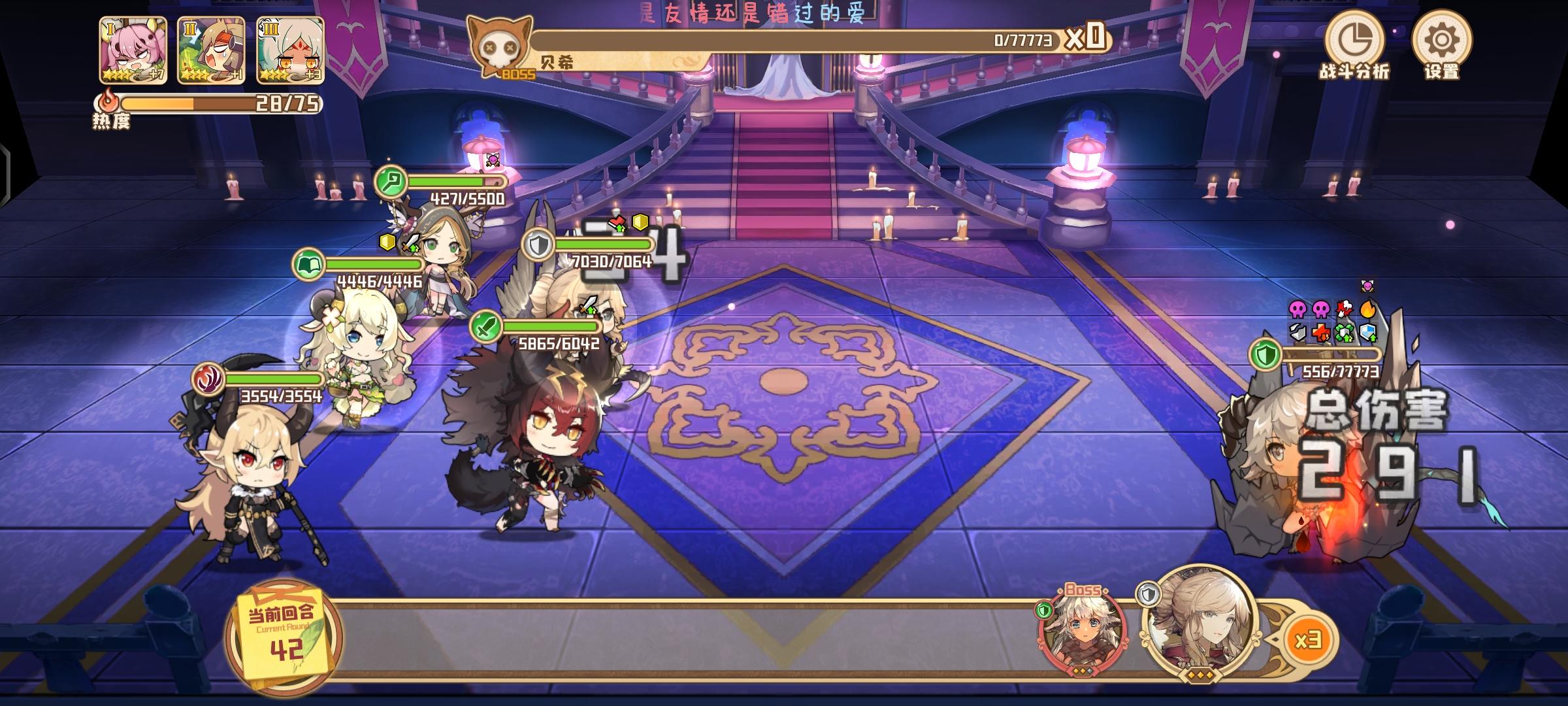Tap the green defense-up buff icon
This screenshot has height=706, width=1568.
[x=1343, y=333]
